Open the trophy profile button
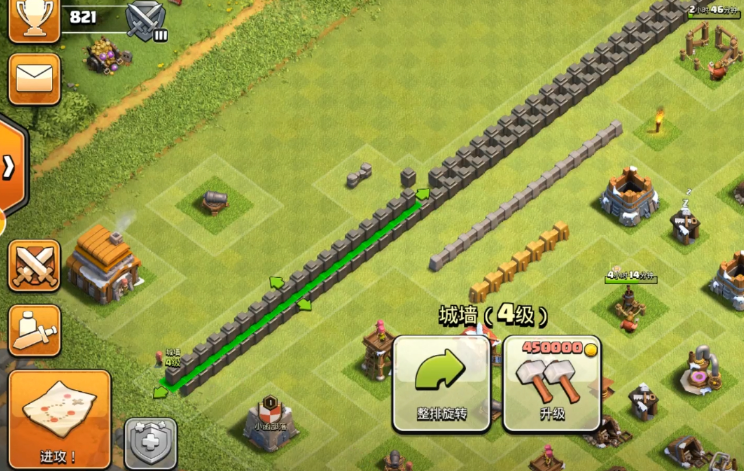The width and height of the screenshot is (744, 471). point(33,18)
